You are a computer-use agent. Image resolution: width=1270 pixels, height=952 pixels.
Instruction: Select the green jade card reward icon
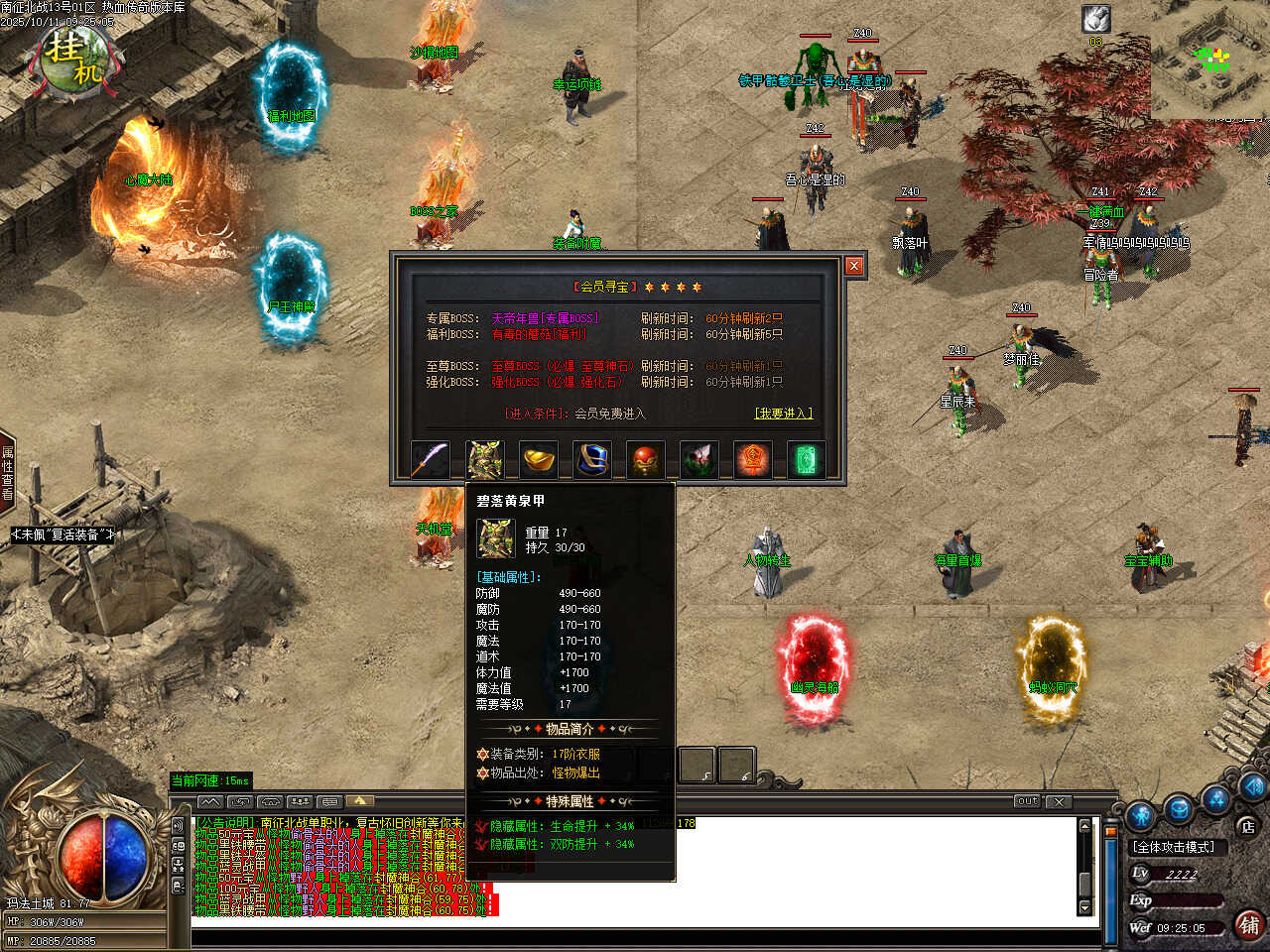806,460
